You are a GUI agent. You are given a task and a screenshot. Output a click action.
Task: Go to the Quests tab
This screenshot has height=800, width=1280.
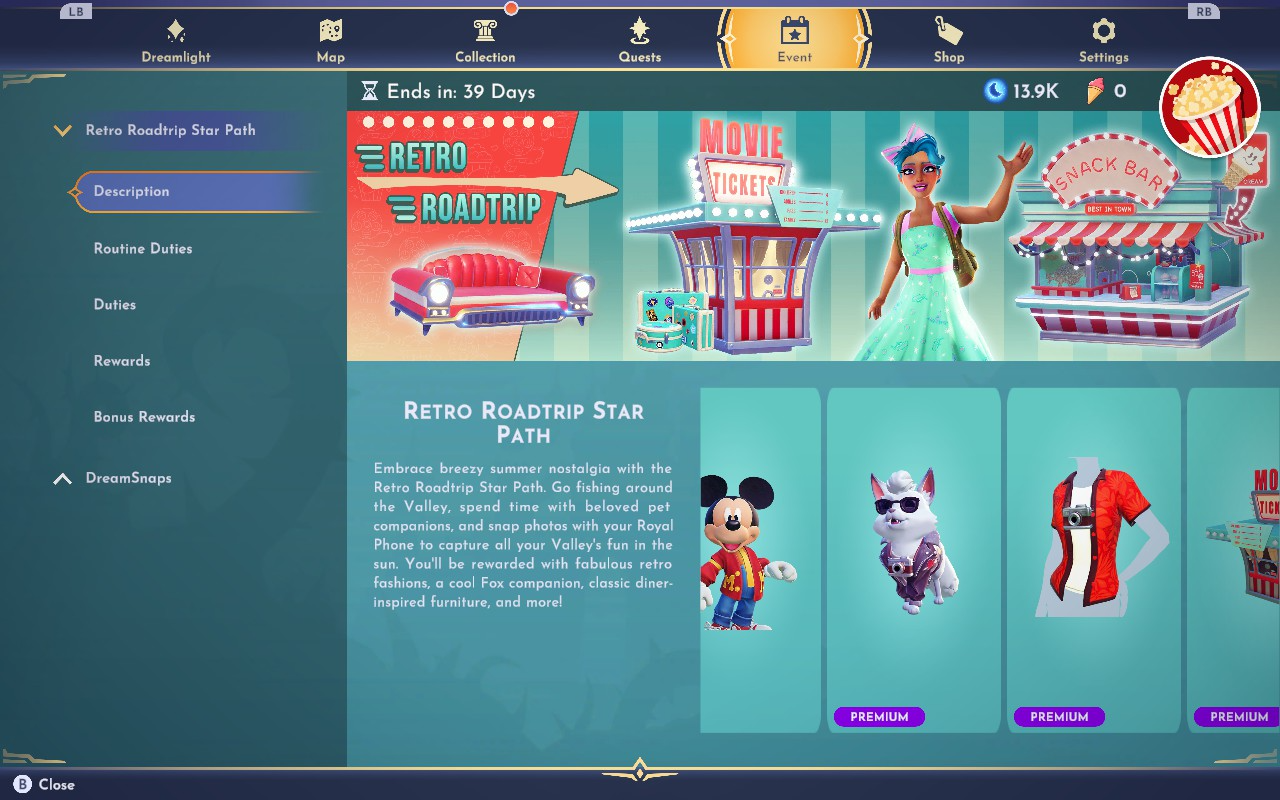(640, 40)
